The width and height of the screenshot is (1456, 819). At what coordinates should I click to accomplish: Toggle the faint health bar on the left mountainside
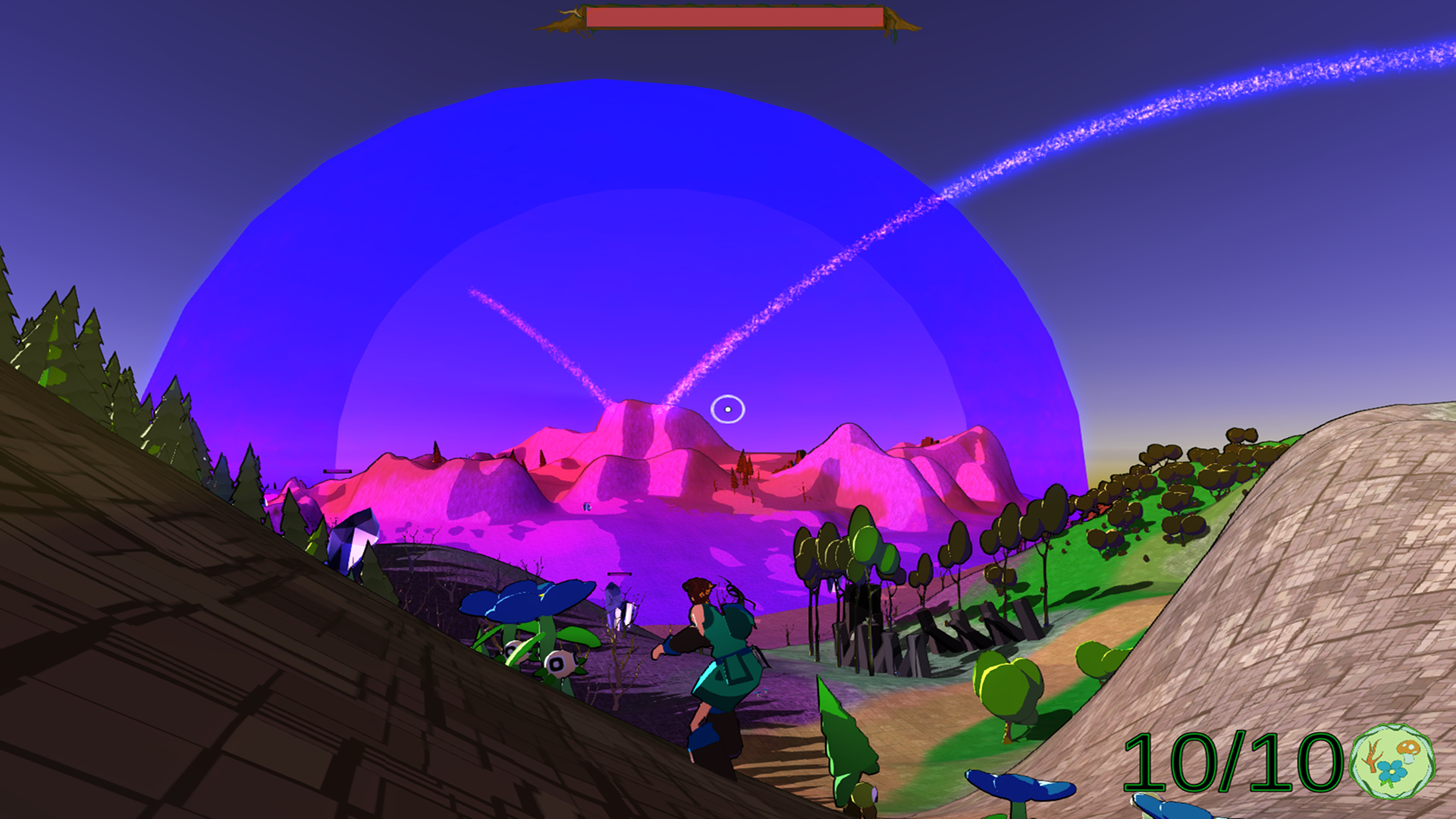337,471
